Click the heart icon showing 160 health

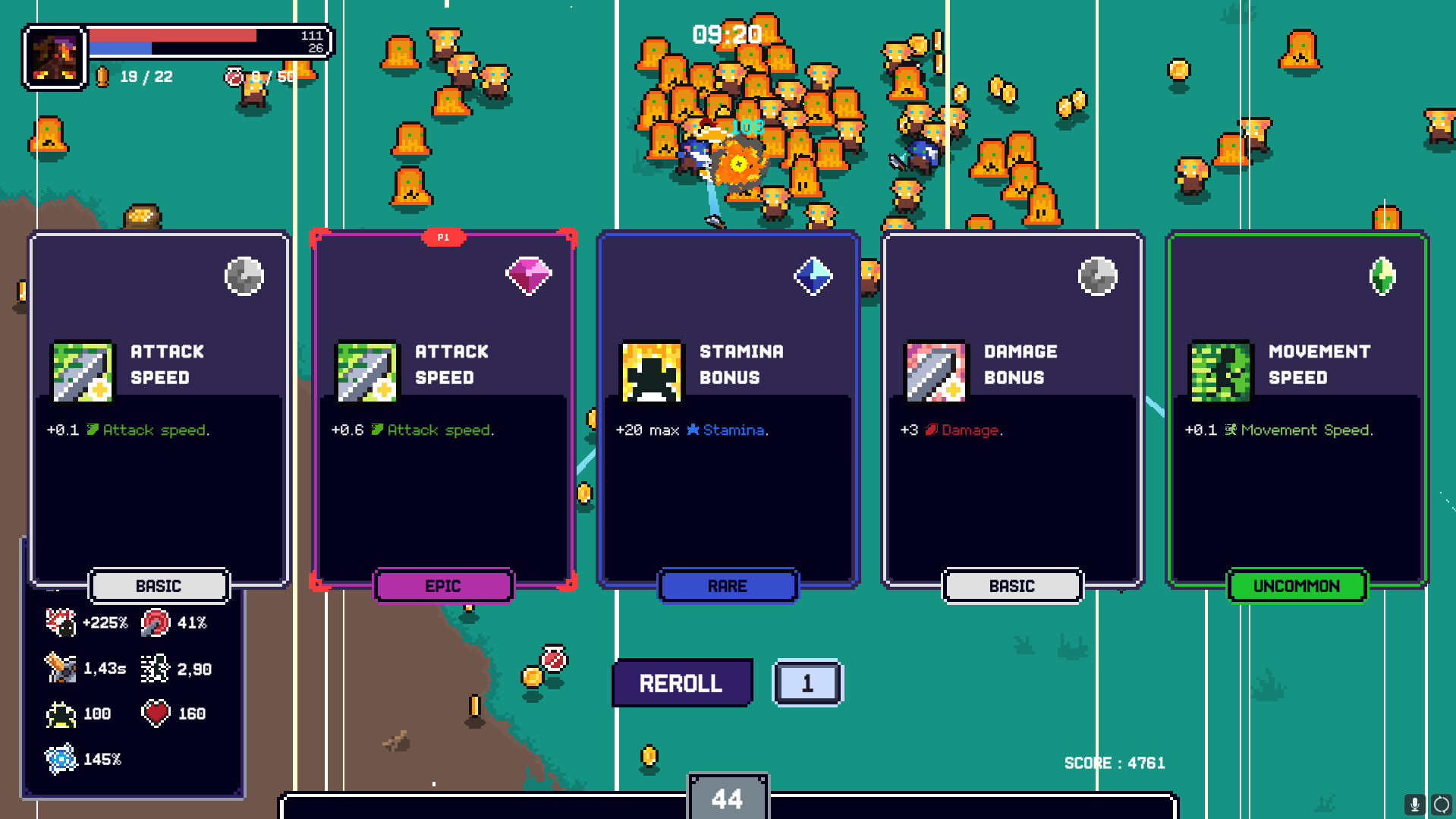pyautogui.click(x=156, y=712)
